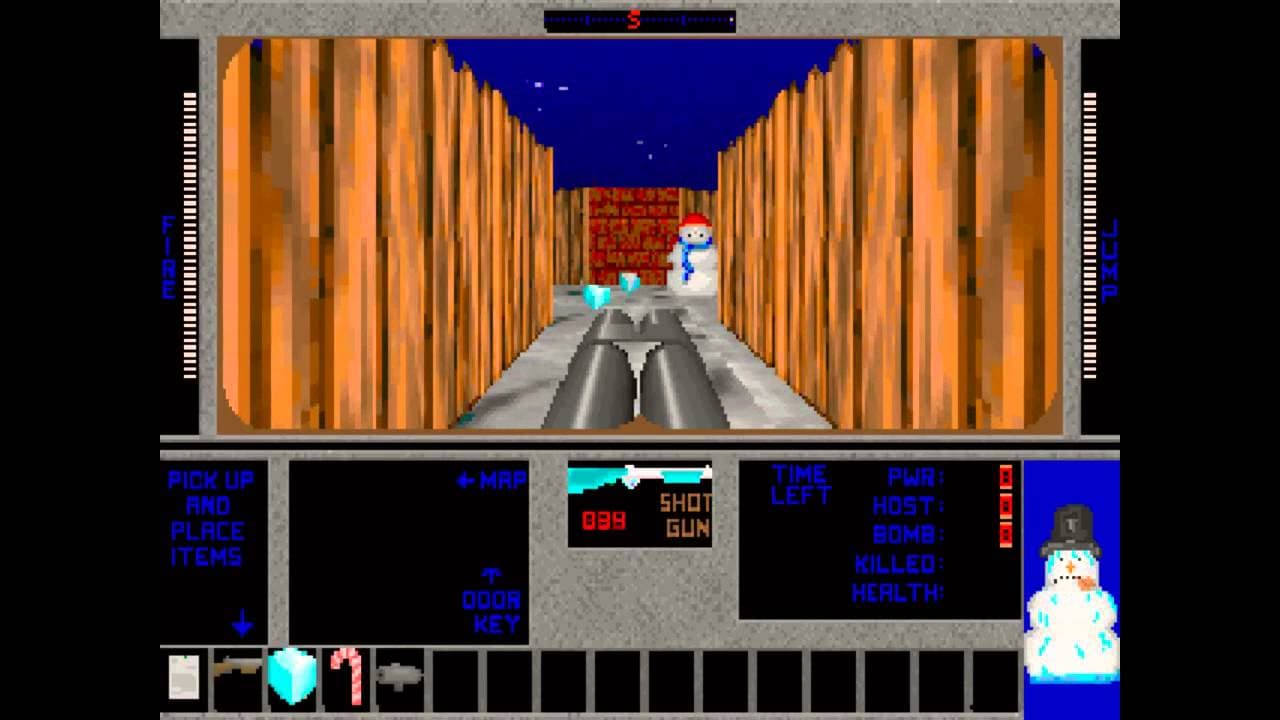Click the SHOT GUN weapon display panel
The height and width of the screenshot is (720, 1280).
640,505
